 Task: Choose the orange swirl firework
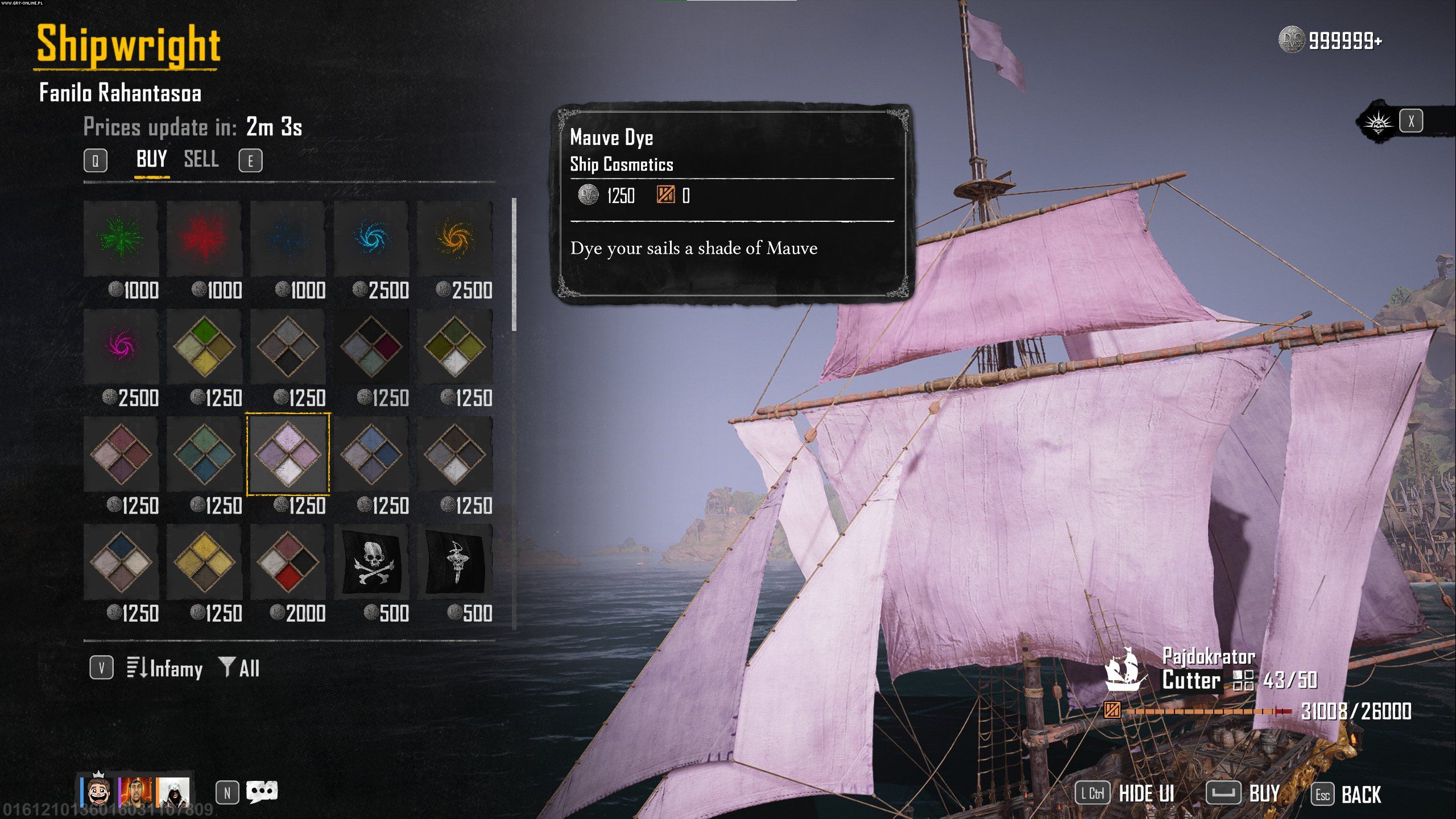click(x=454, y=238)
